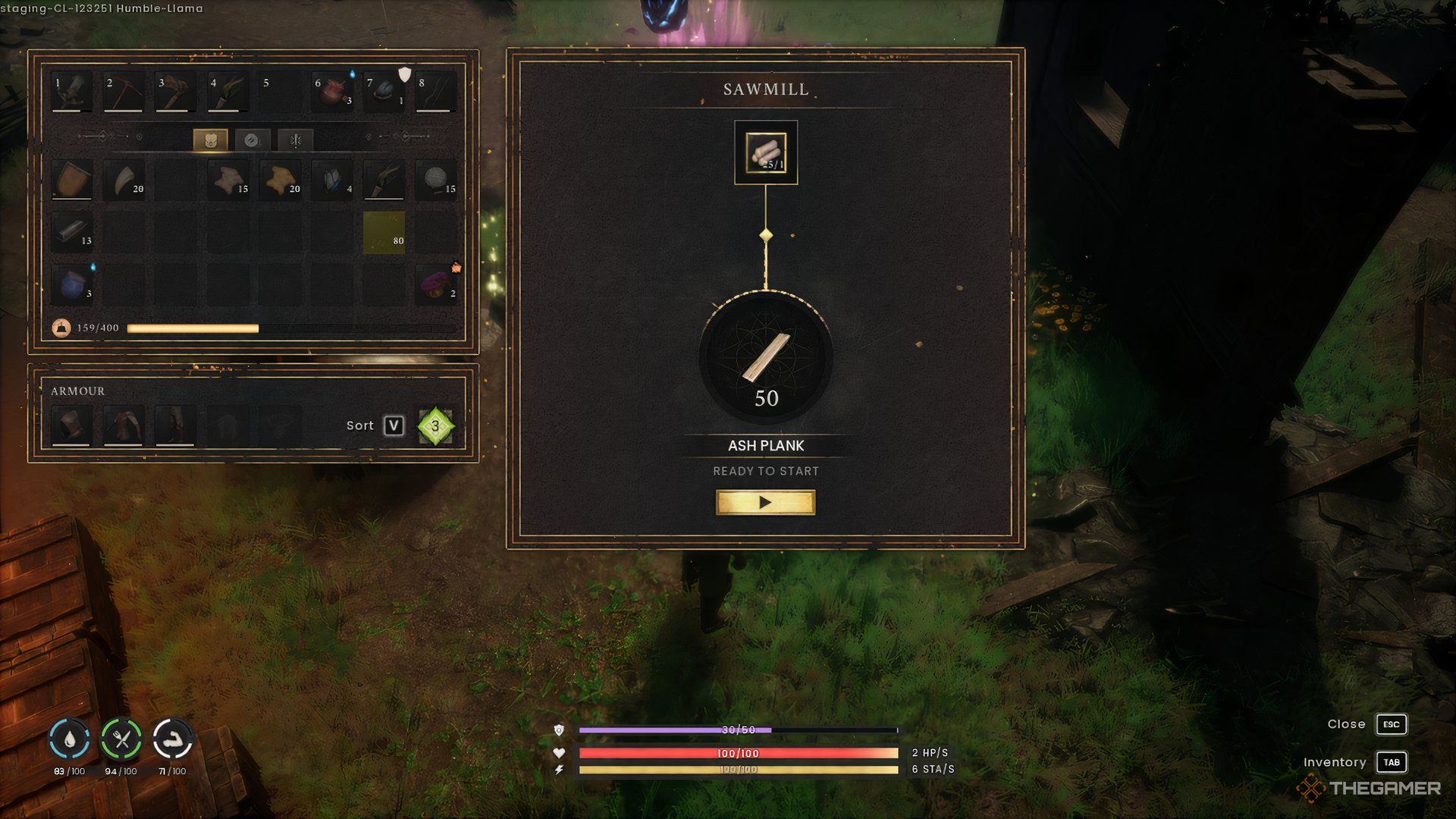The width and height of the screenshot is (1456, 819).
Task: Click the yellow highlighted slot holding 80
Action: 384,232
